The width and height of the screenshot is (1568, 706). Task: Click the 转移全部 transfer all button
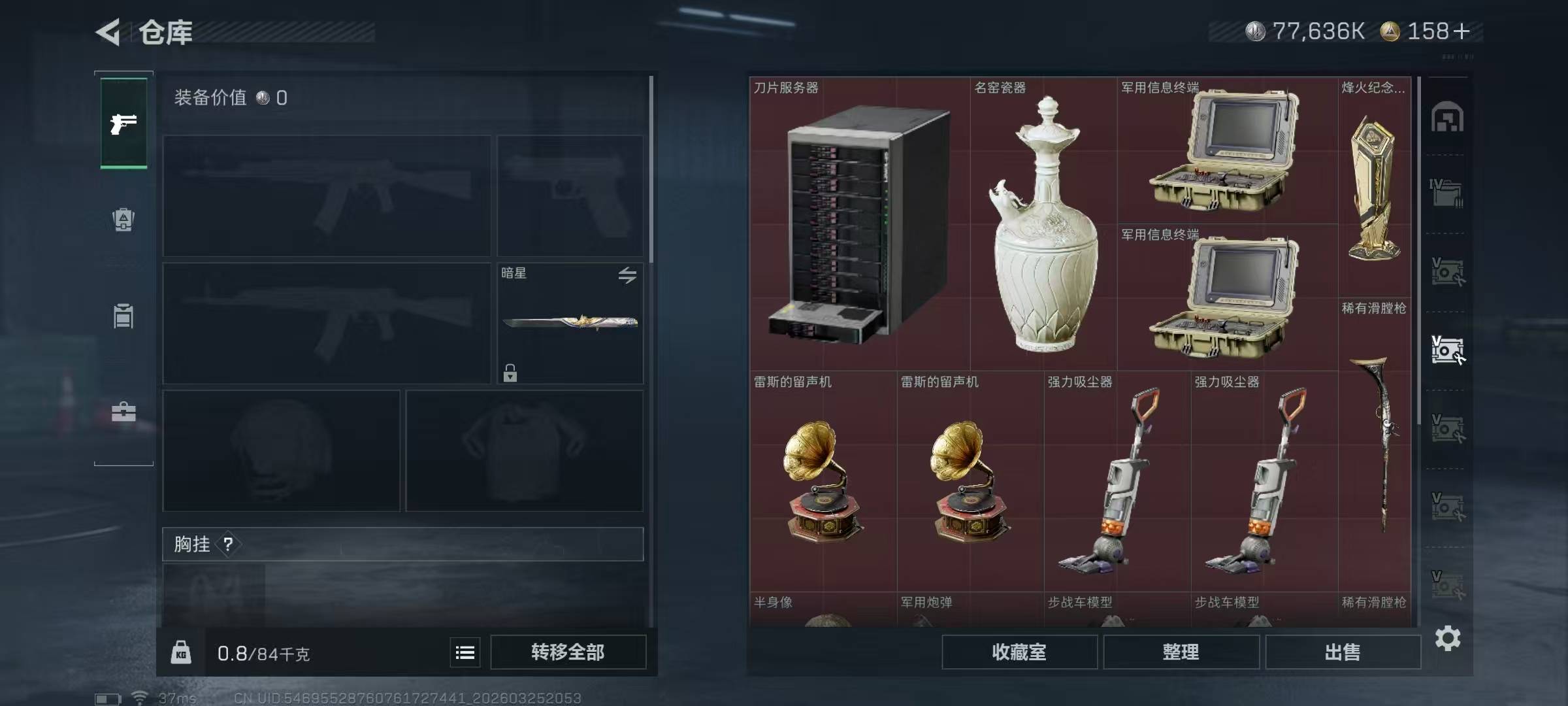pyautogui.click(x=568, y=652)
